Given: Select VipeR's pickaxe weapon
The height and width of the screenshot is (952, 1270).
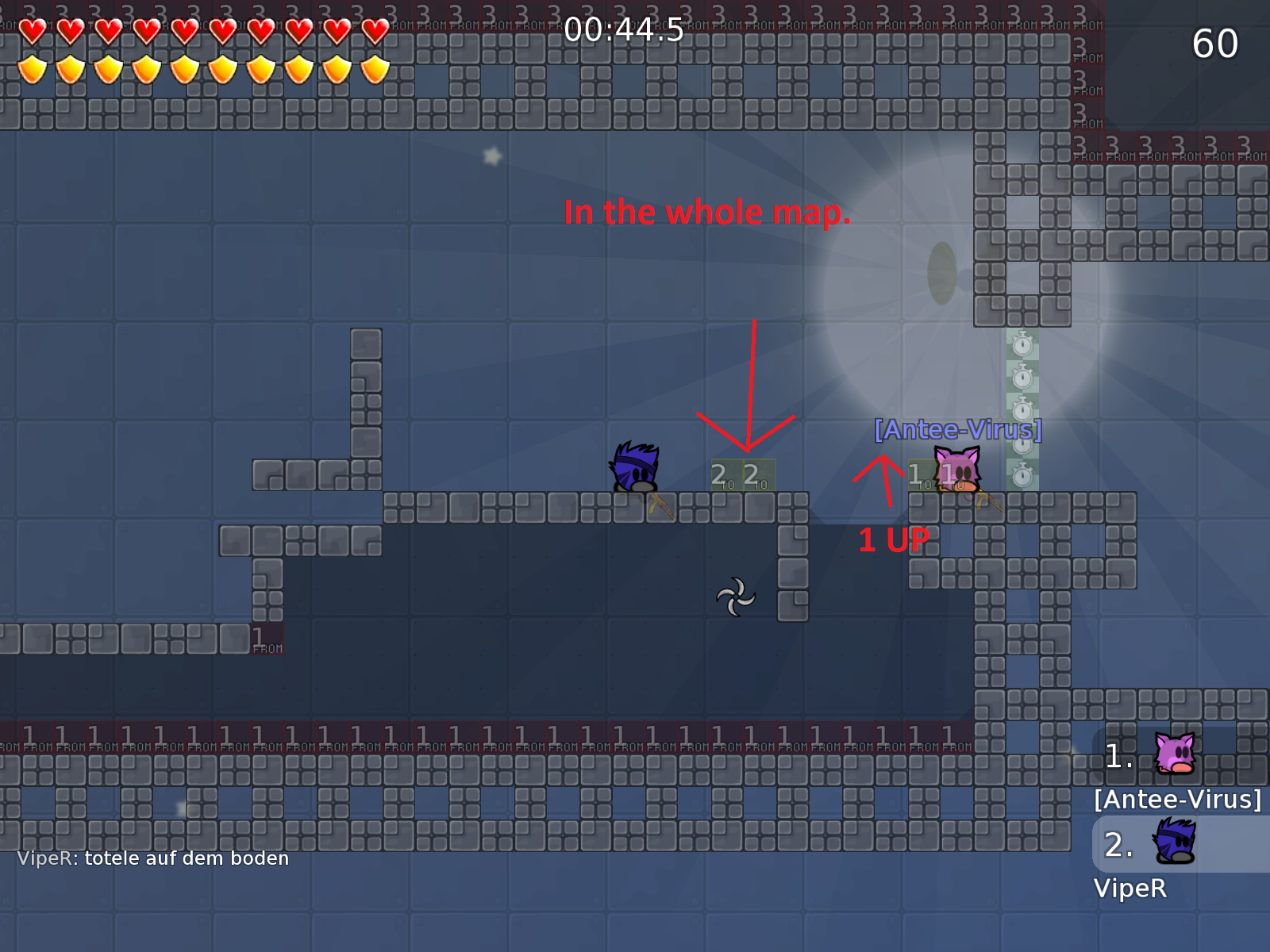Looking at the screenshot, I should pyautogui.click(x=660, y=506).
